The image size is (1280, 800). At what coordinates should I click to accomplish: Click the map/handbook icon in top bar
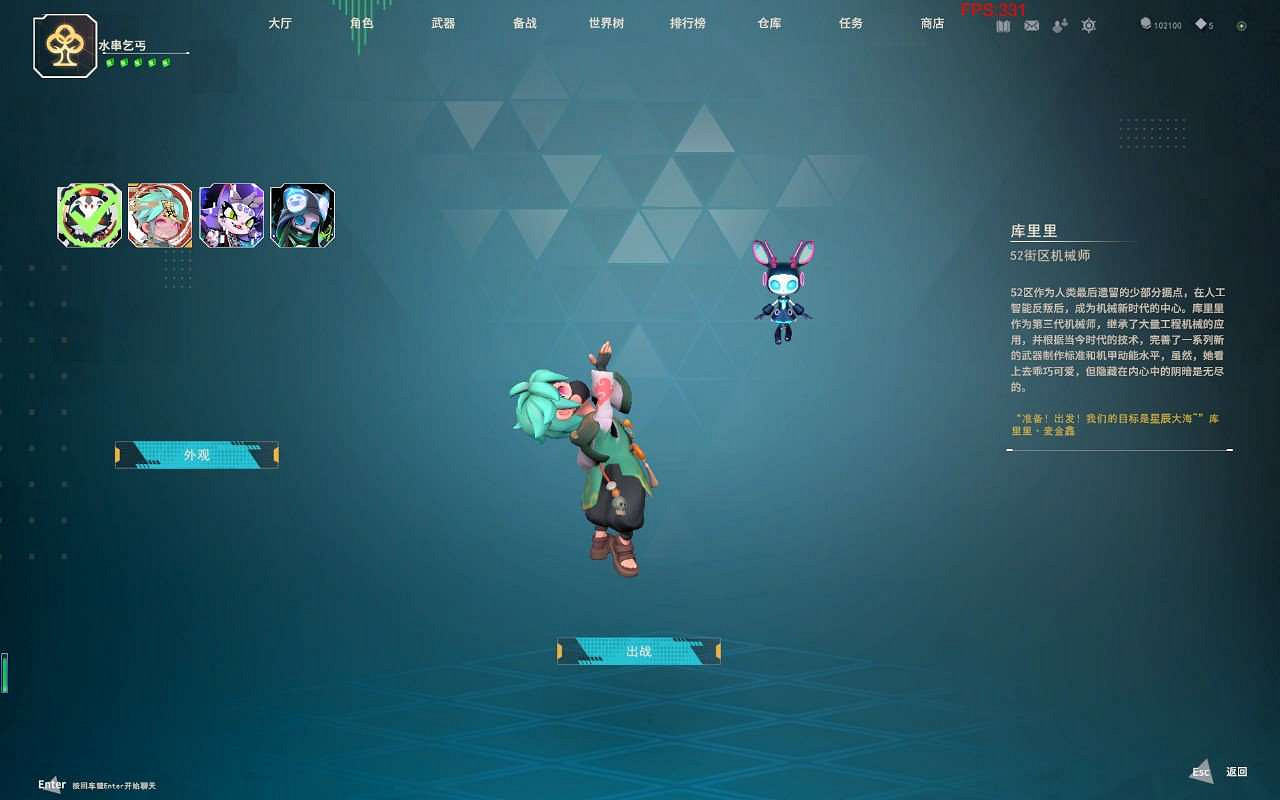[1004, 25]
